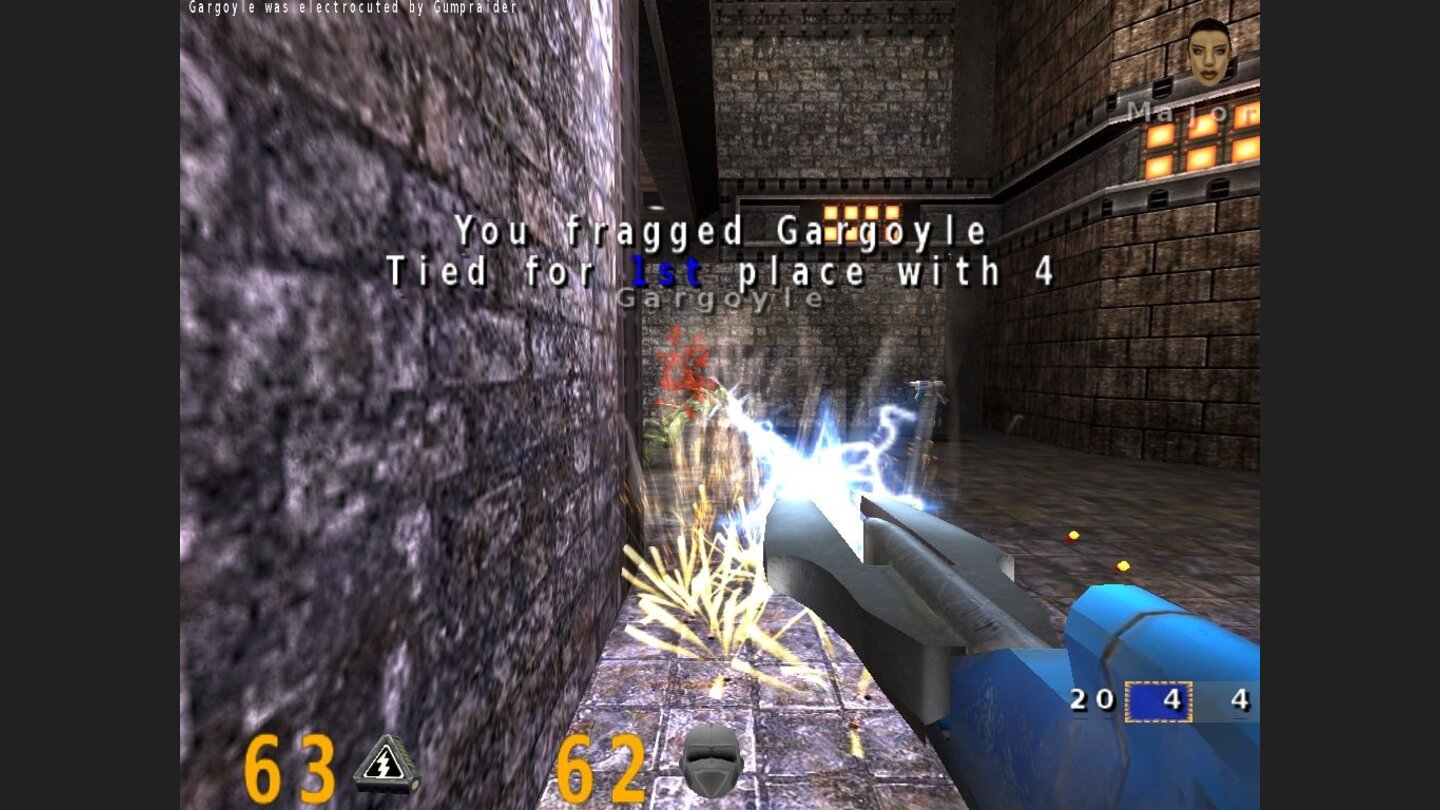Click the orange lamp grid above the doorway
Screen dimensions: 1440x810
point(862,213)
